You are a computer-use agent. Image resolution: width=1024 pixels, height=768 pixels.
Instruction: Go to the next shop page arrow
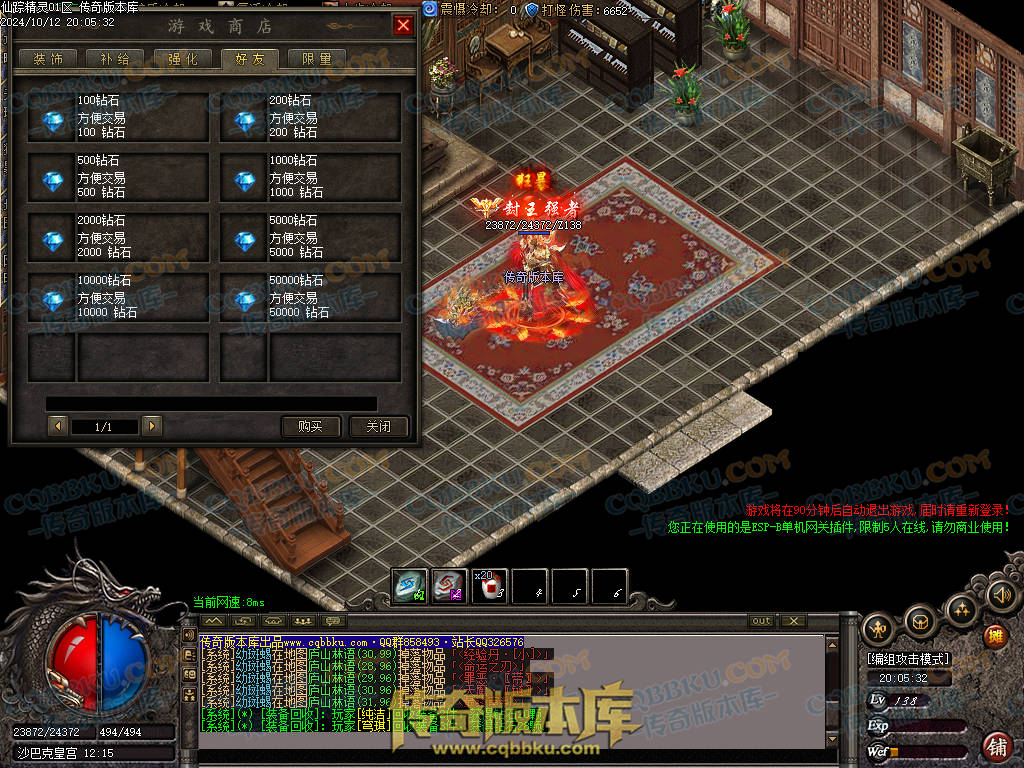click(x=151, y=427)
